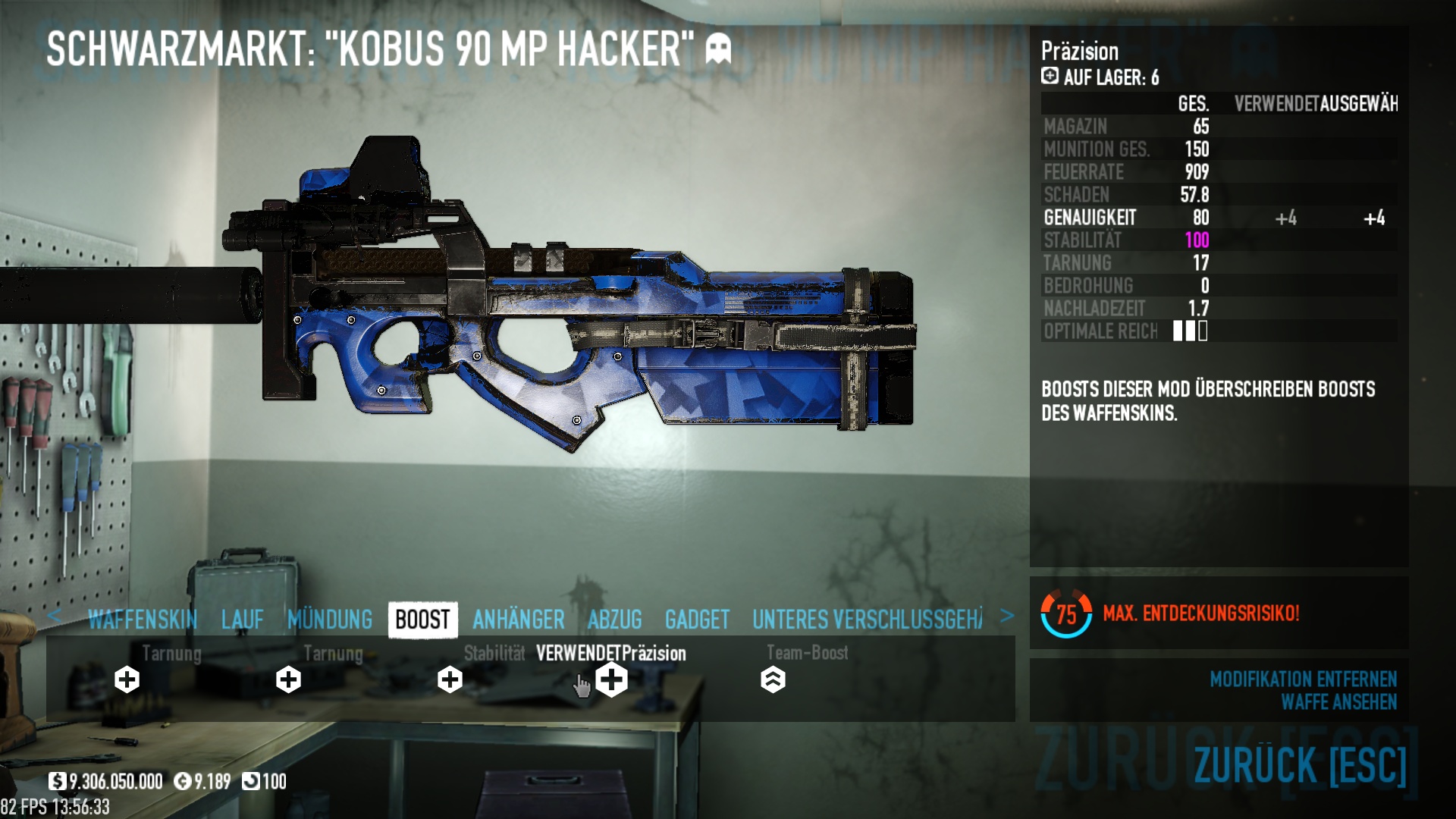Viewport: 1456px width, 819px height.
Task: Switch to the Waffenskin tab
Action: click(142, 620)
